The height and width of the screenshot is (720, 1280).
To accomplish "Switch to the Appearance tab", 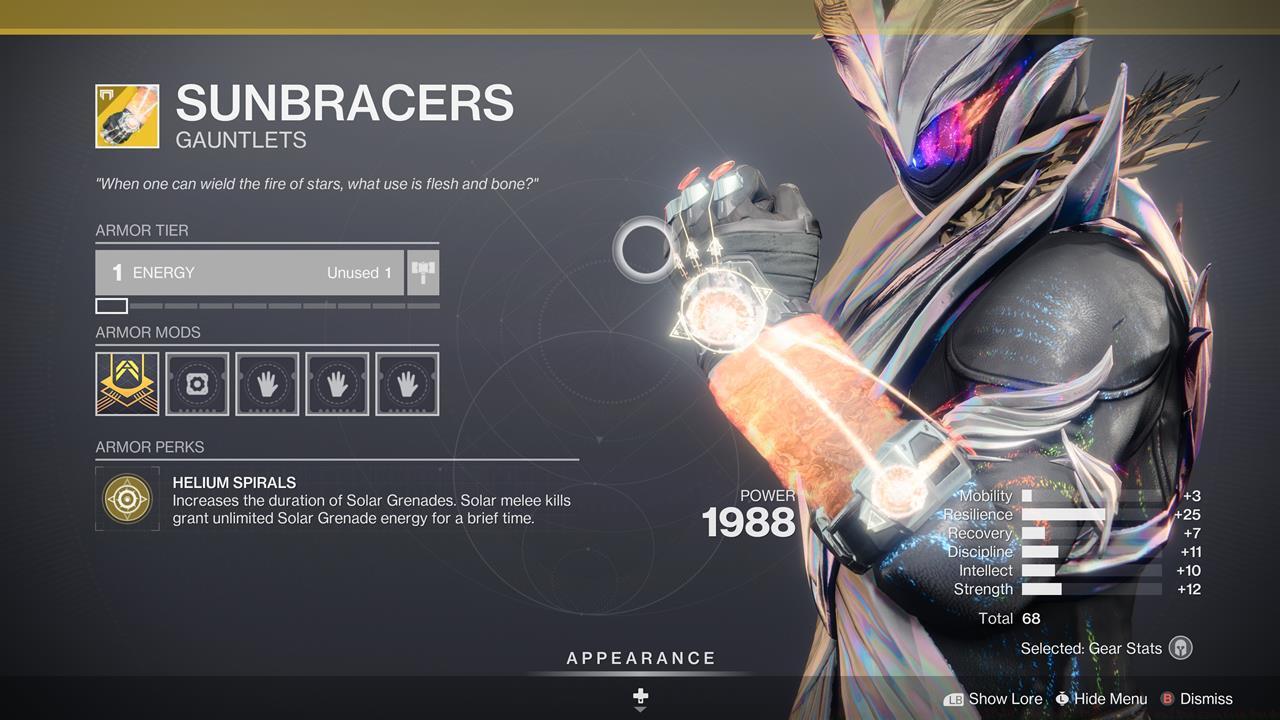I will click(x=640, y=658).
